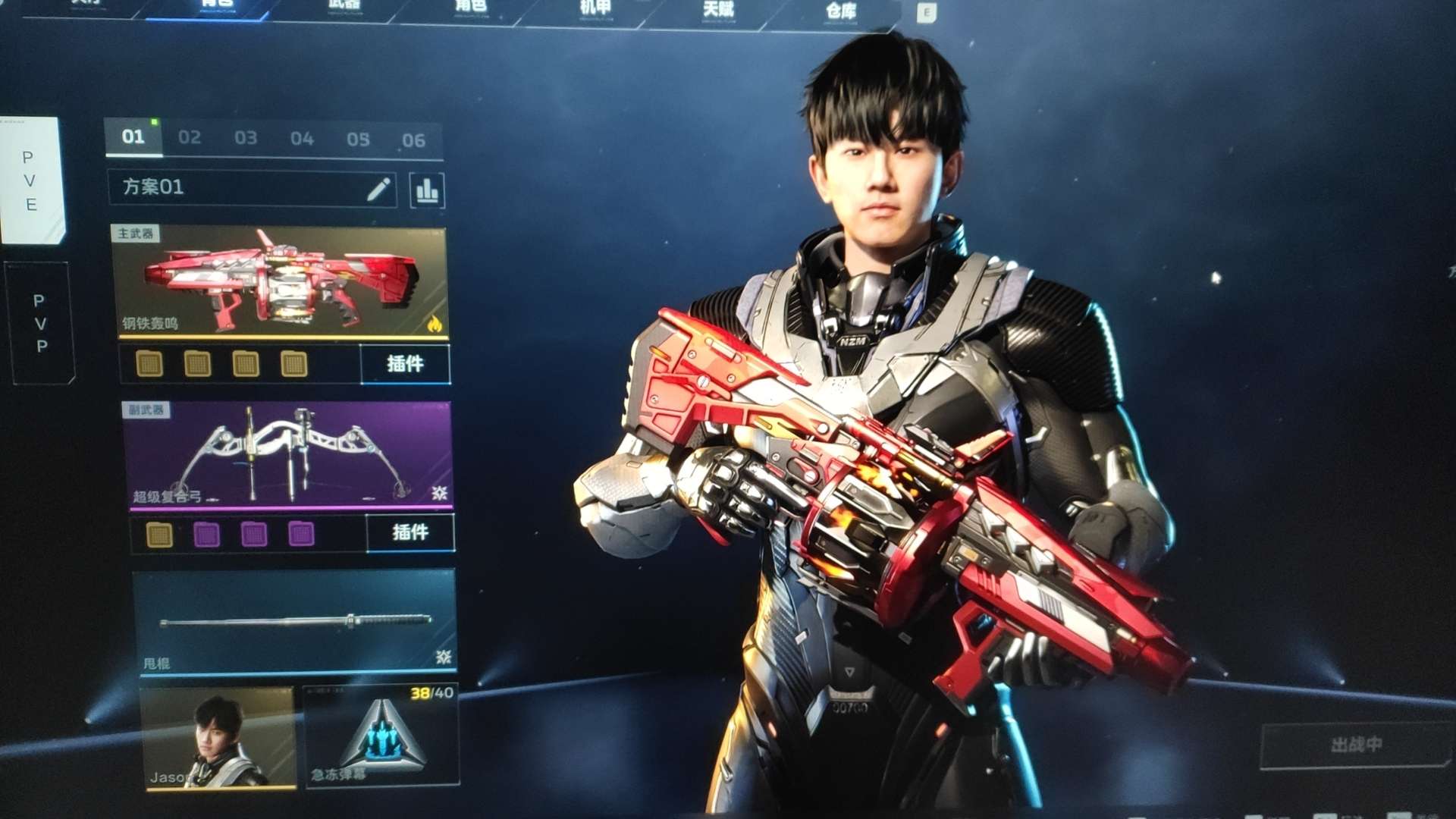Select loadout preset 05
The image size is (1456, 819).
pyautogui.click(x=358, y=140)
